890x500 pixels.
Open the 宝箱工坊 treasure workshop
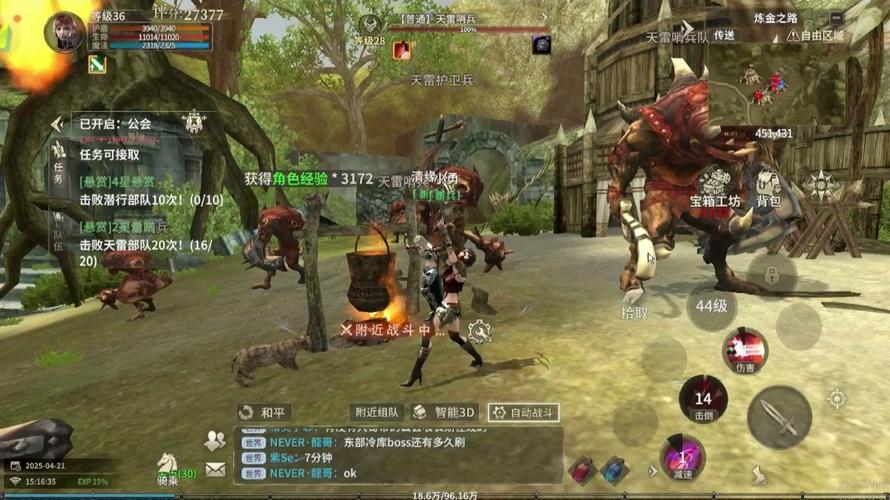point(717,185)
